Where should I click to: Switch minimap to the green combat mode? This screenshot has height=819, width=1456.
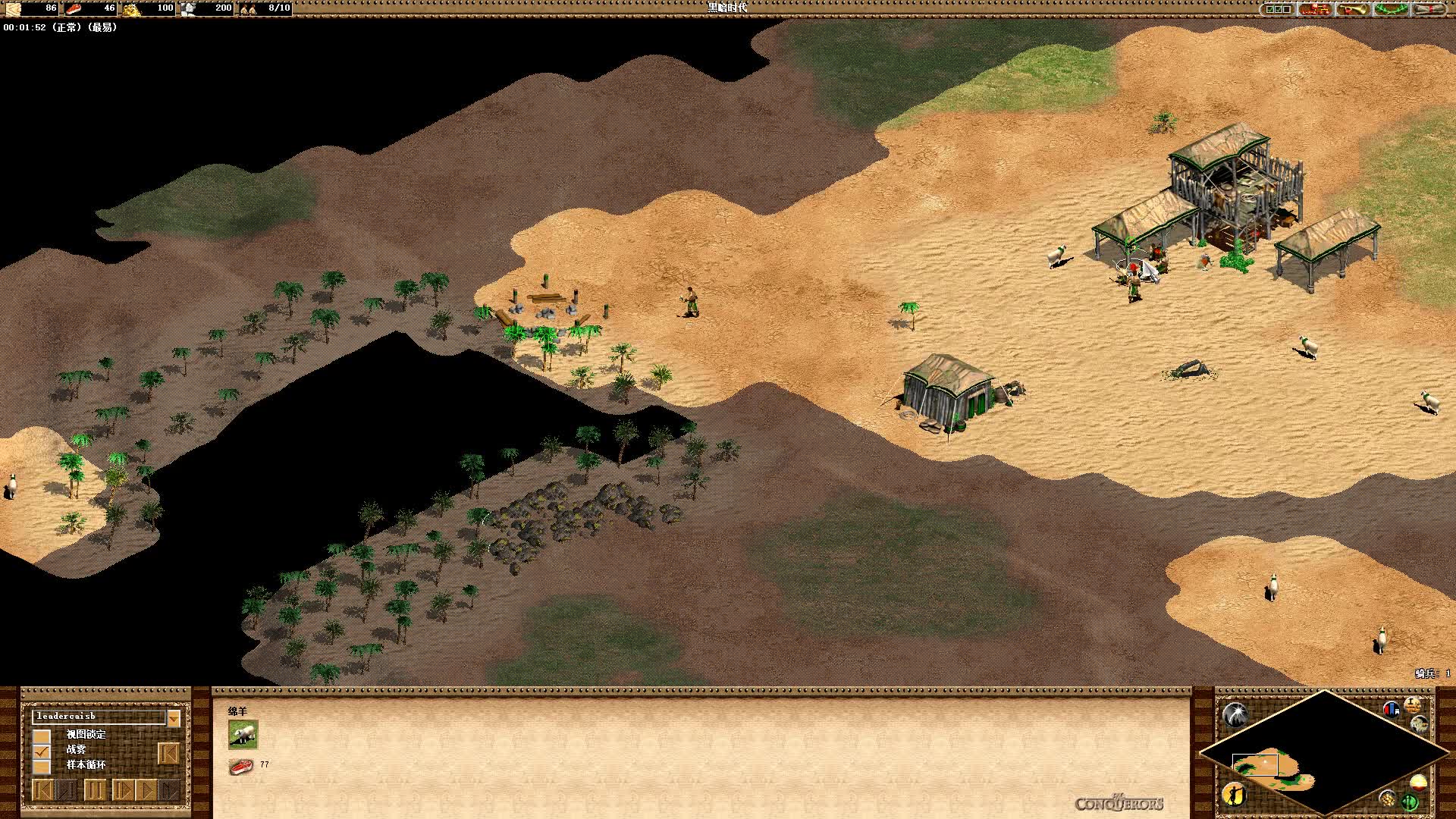coord(1410,801)
